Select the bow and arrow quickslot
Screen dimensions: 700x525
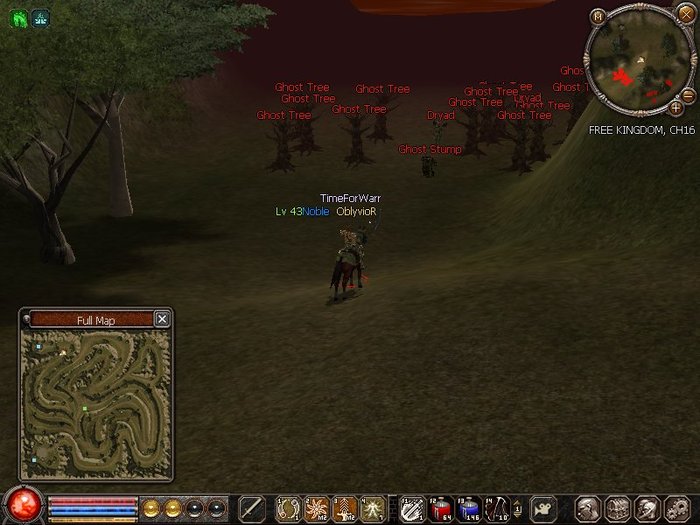click(497, 508)
